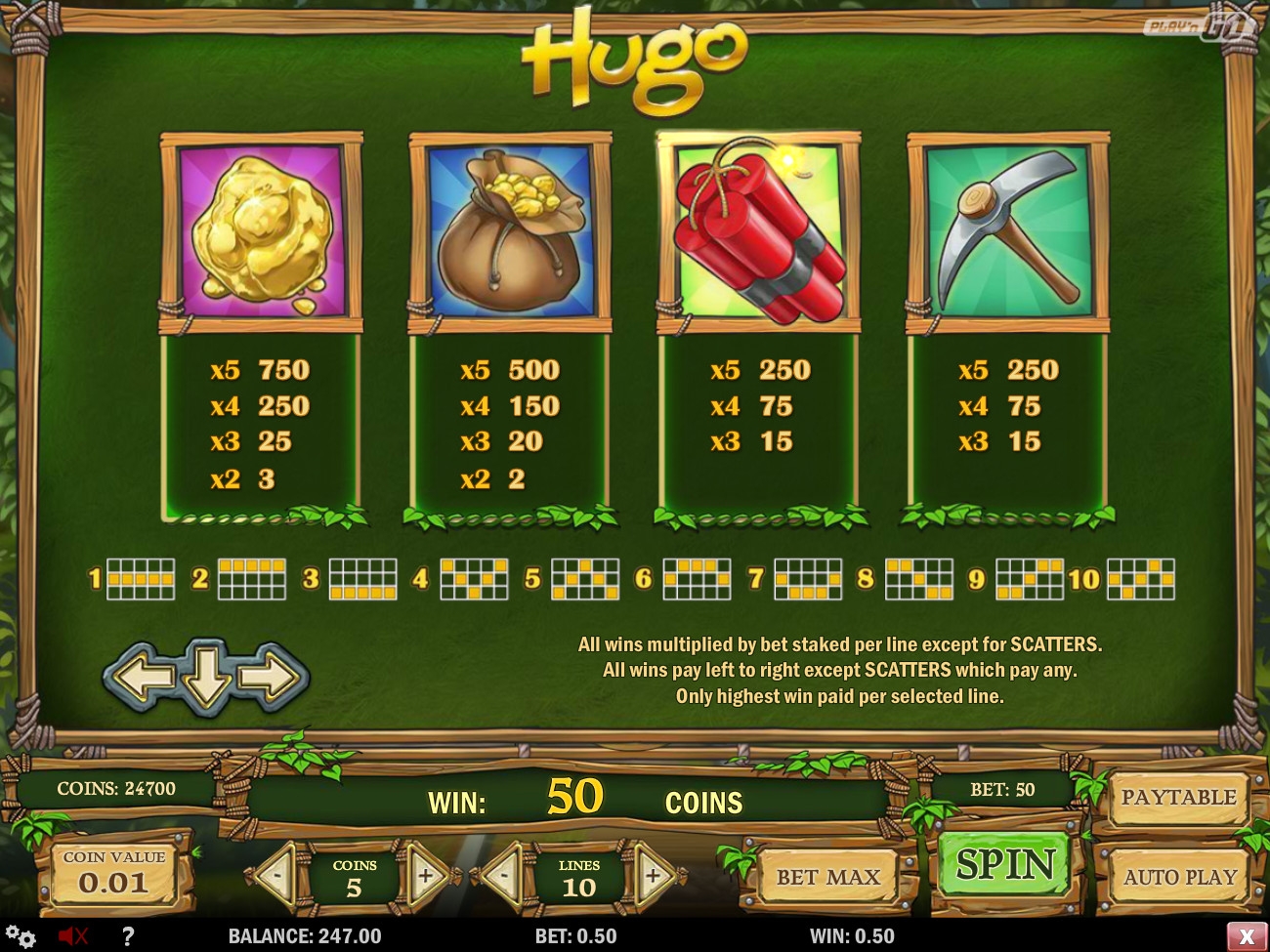Screen dimensions: 1270x952
Task: Decrease the number of lines
Action: [x=504, y=876]
